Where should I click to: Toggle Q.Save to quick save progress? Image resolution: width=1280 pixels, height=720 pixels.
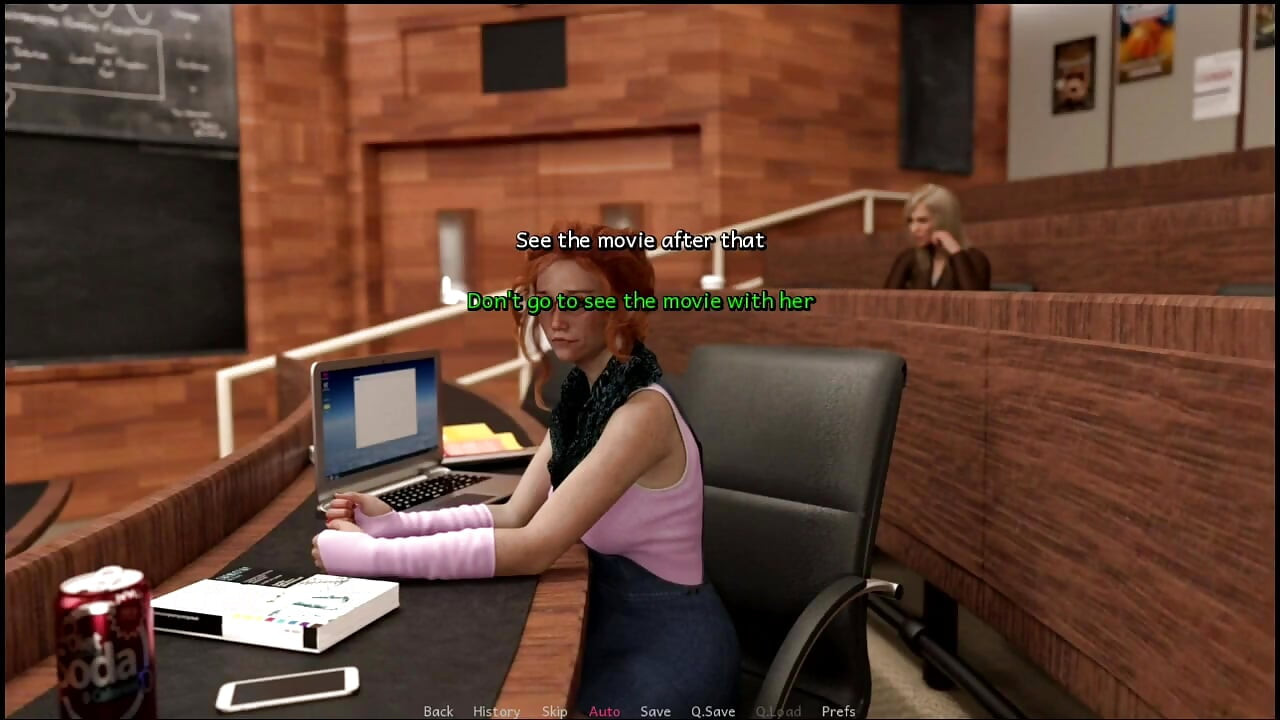pos(712,711)
